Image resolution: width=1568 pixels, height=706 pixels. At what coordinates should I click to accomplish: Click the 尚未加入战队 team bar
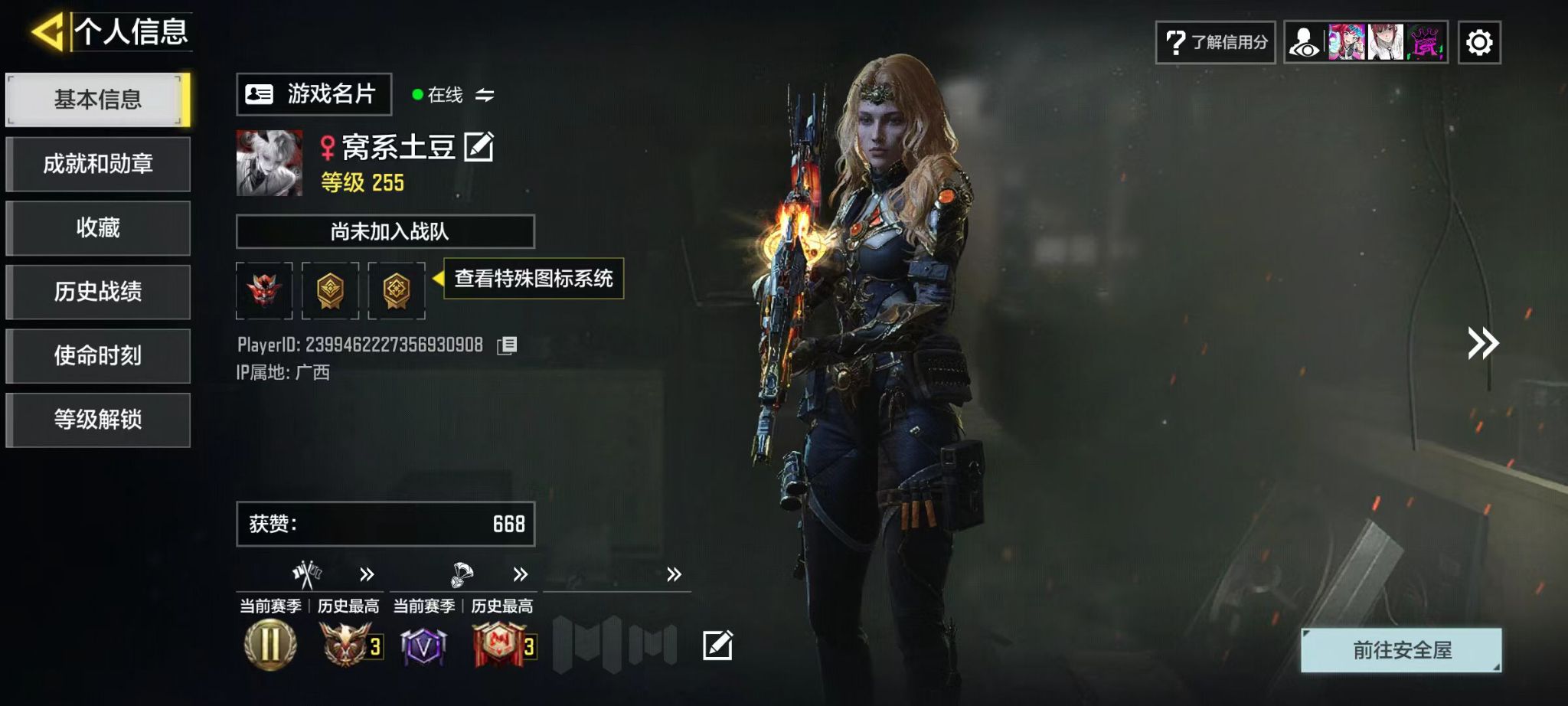tap(385, 231)
